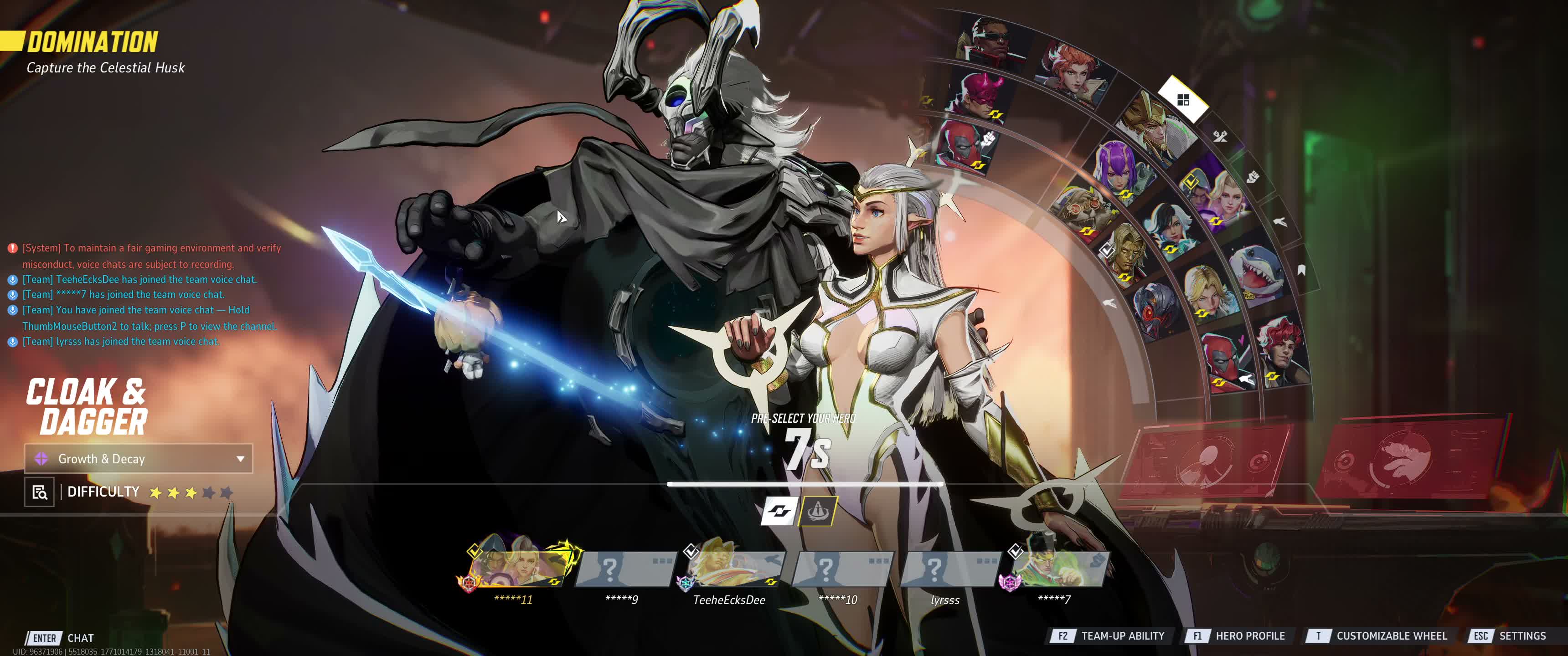Screen dimensions: 1568x656
Task: Open the Settings button in bottom bar
Action: tap(1510, 636)
